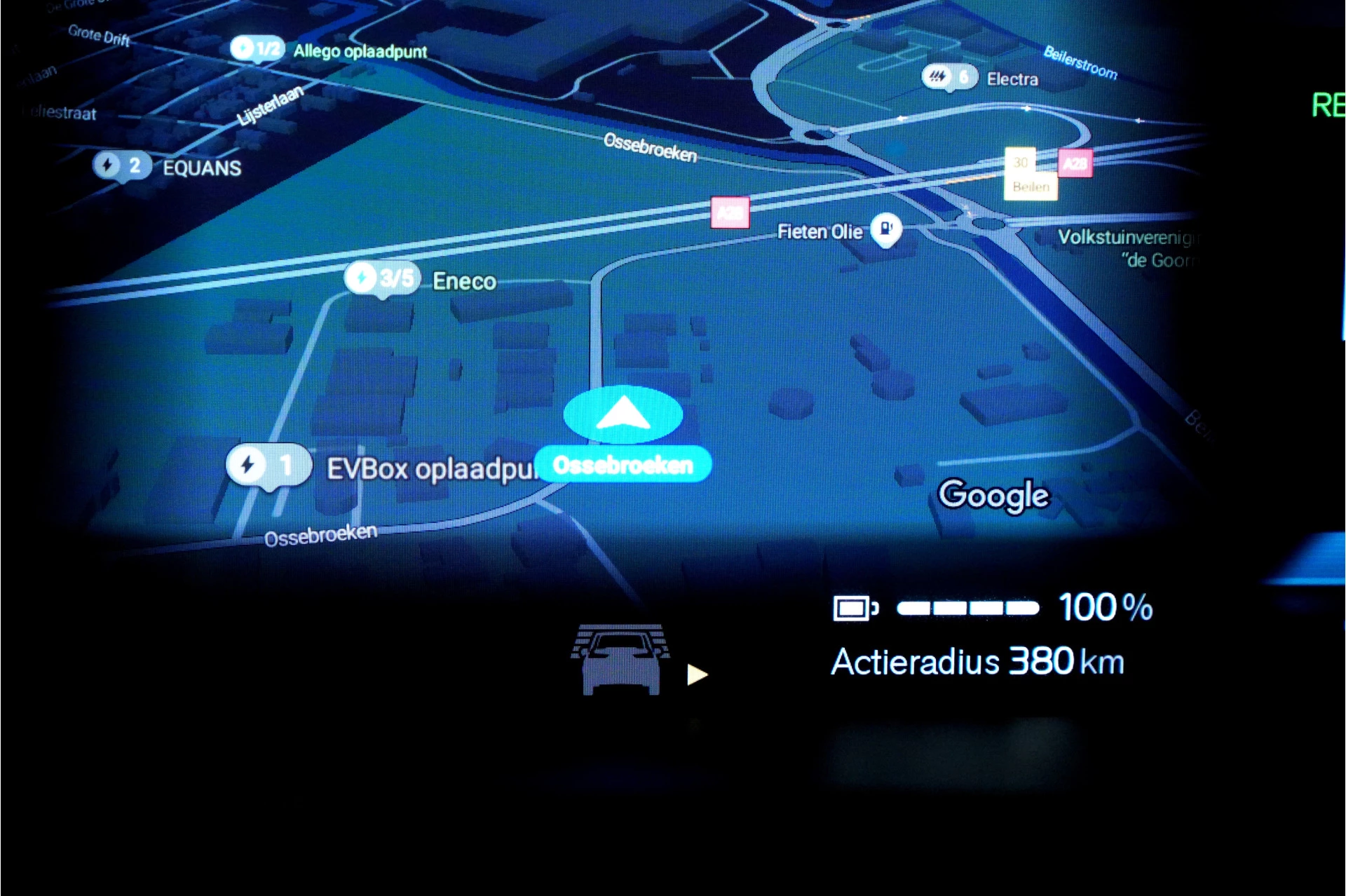Tap the current location navigation arrow
This screenshot has height=896, width=1346.
coord(624,414)
